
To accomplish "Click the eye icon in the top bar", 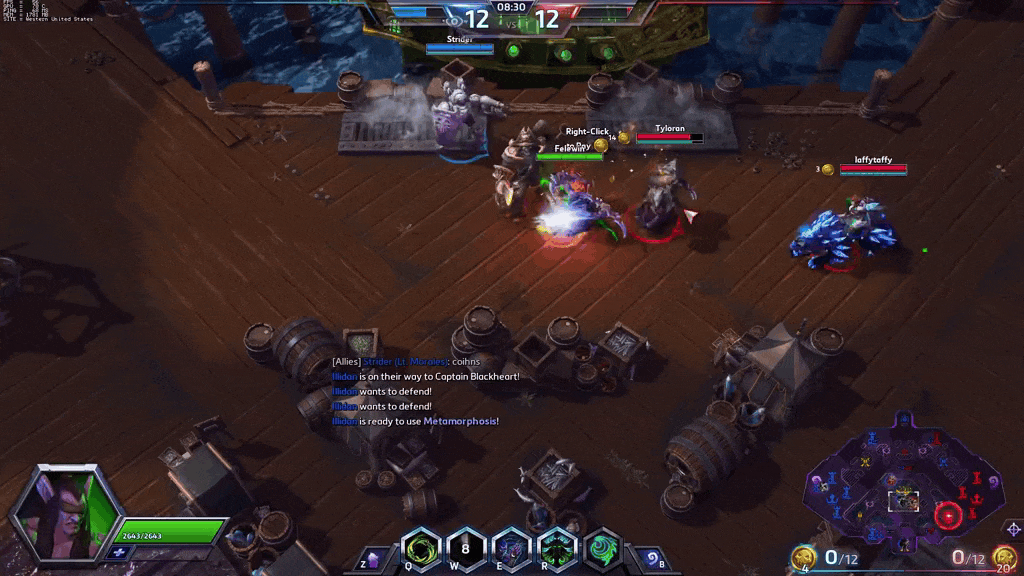I will [454, 19].
